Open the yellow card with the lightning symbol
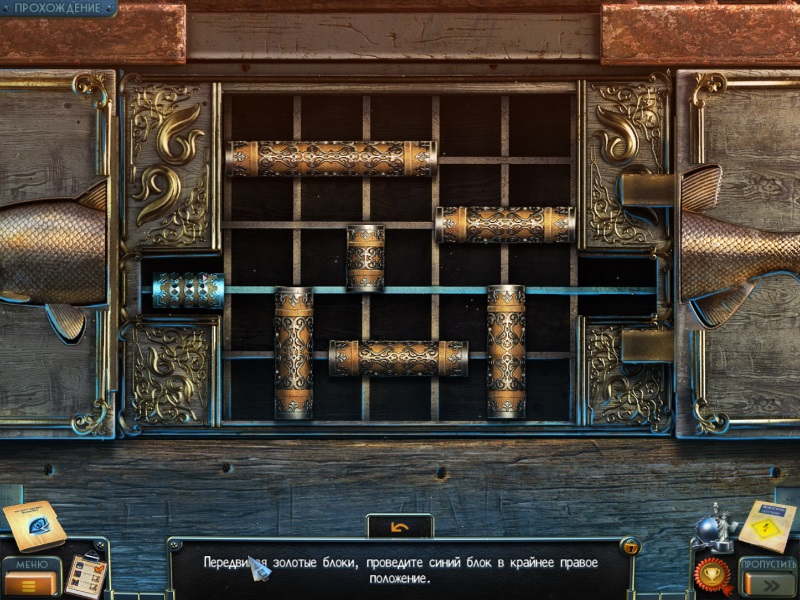 pyautogui.click(x=767, y=525)
